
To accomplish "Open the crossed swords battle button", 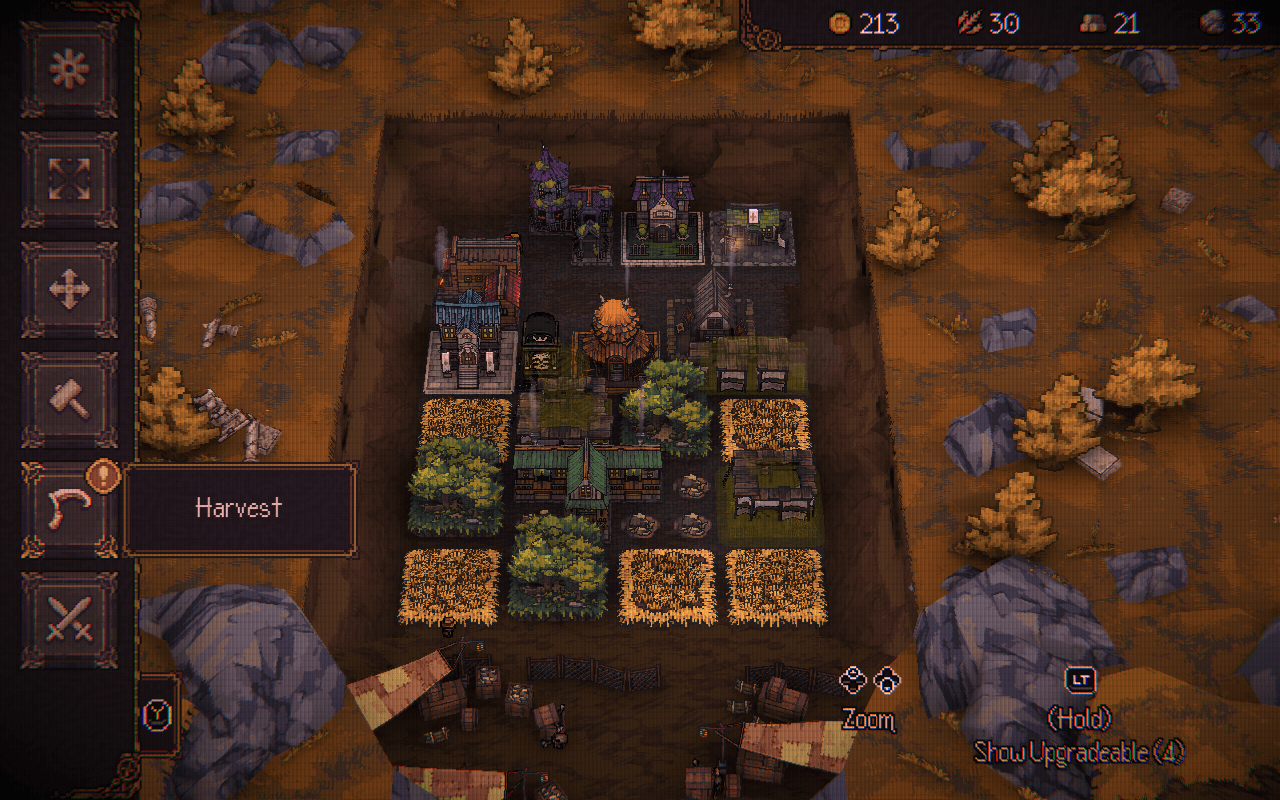I will (69, 619).
